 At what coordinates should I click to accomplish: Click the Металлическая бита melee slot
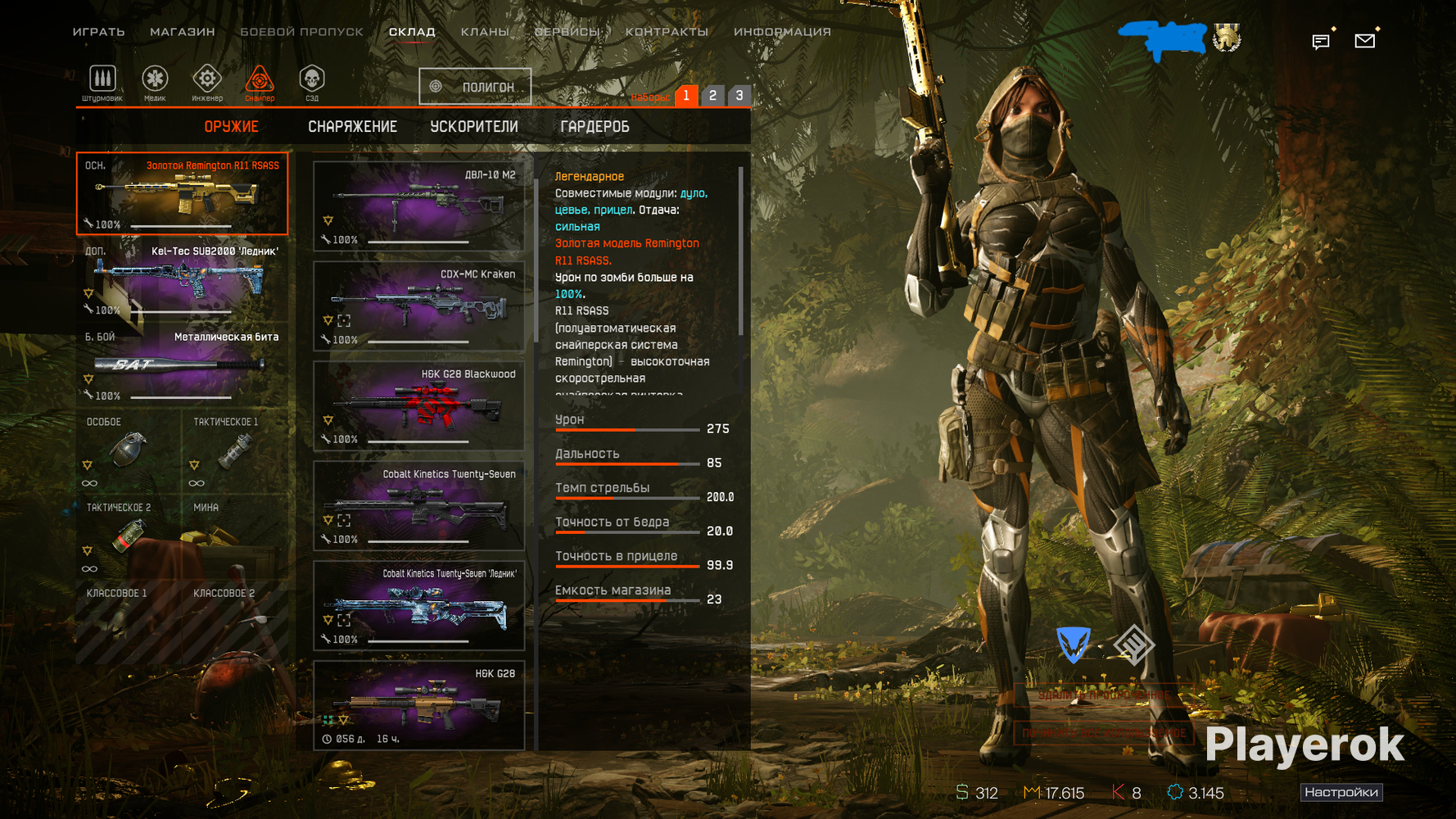coord(182,365)
